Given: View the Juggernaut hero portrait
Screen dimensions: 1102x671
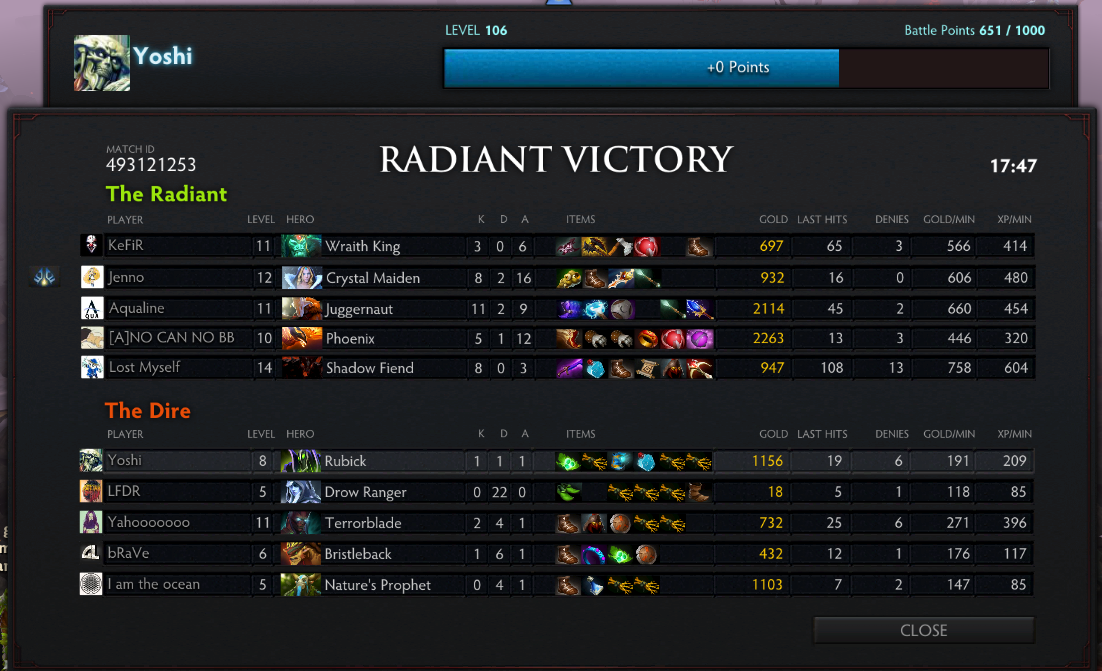Looking at the screenshot, I should [301, 308].
